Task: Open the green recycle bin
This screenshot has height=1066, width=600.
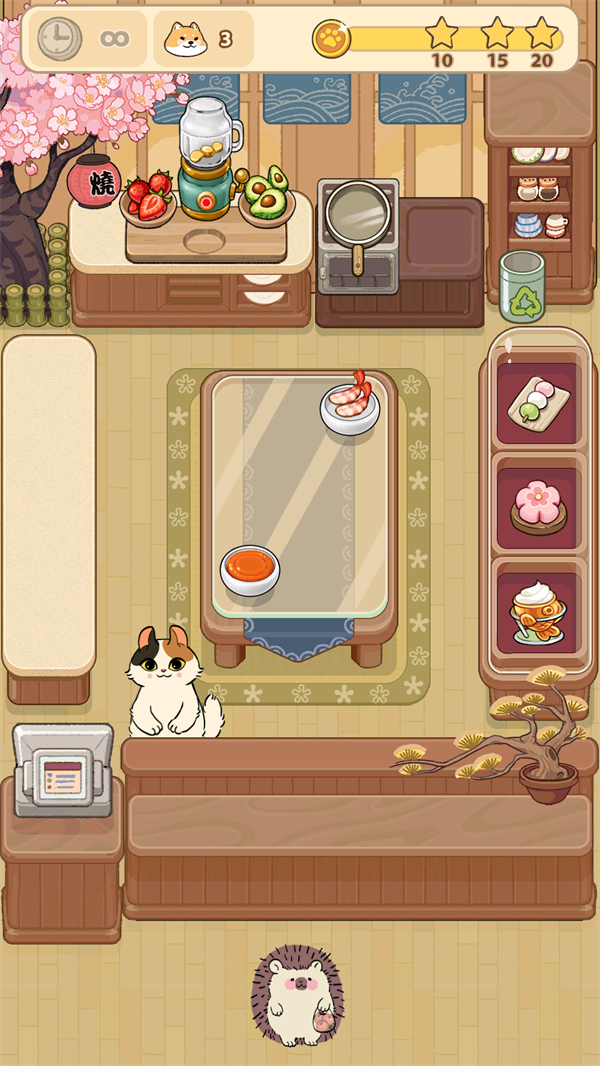Action: (x=522, y=286)
